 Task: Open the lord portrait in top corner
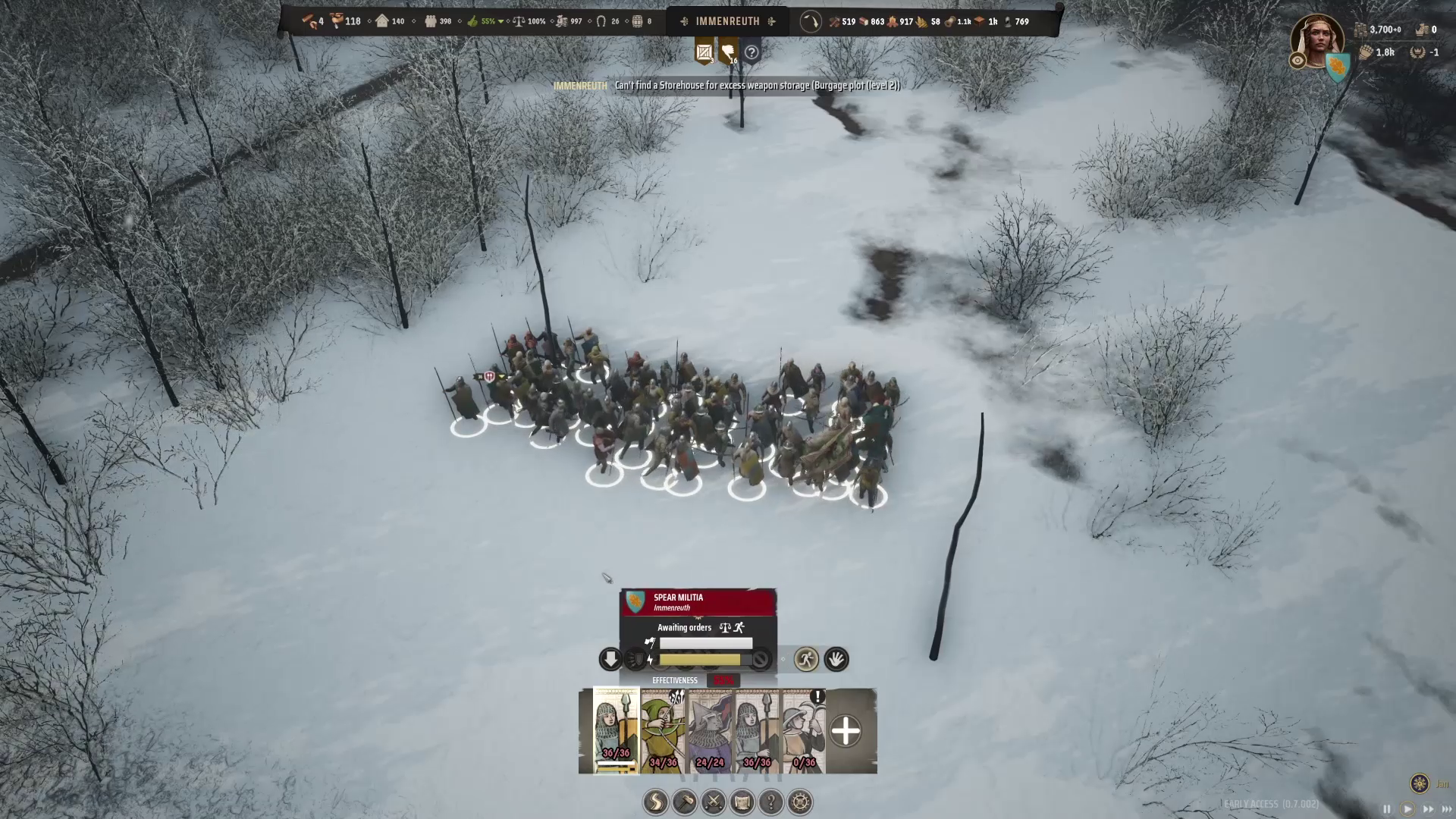pyautogui.click(x=1317, y=39)
